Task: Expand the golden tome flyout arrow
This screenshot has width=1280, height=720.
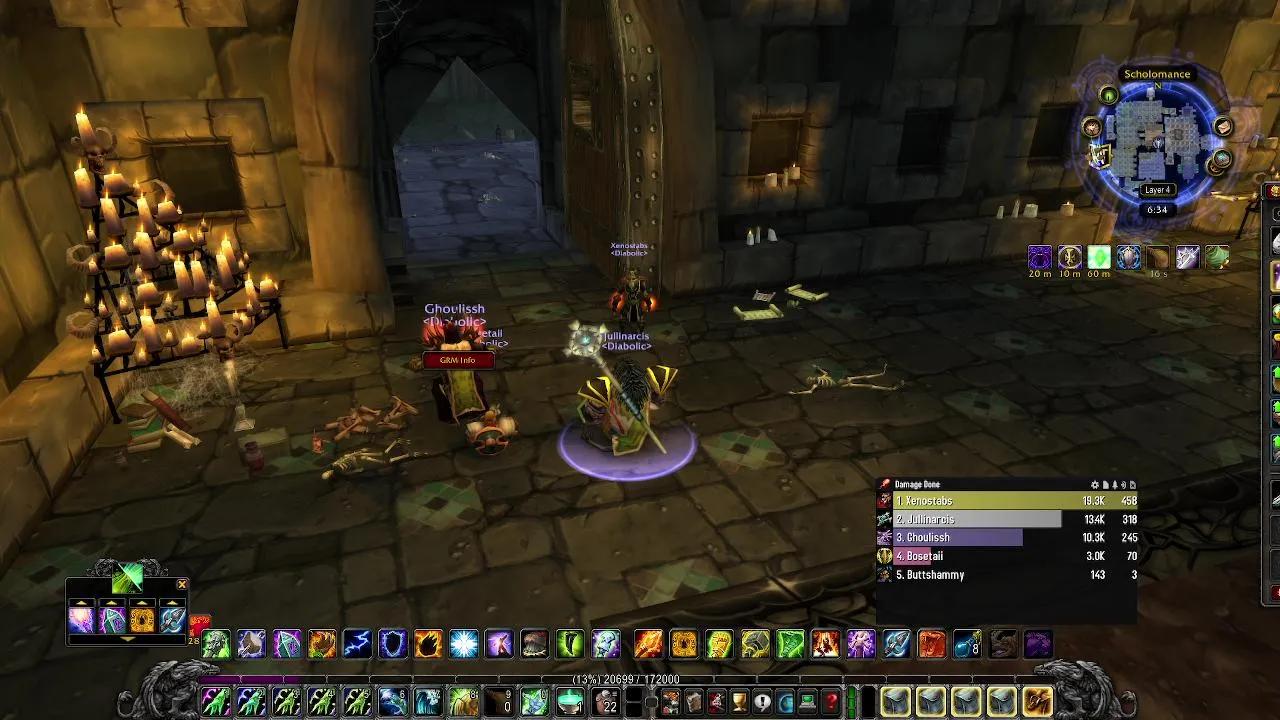Action: point(143,602)
